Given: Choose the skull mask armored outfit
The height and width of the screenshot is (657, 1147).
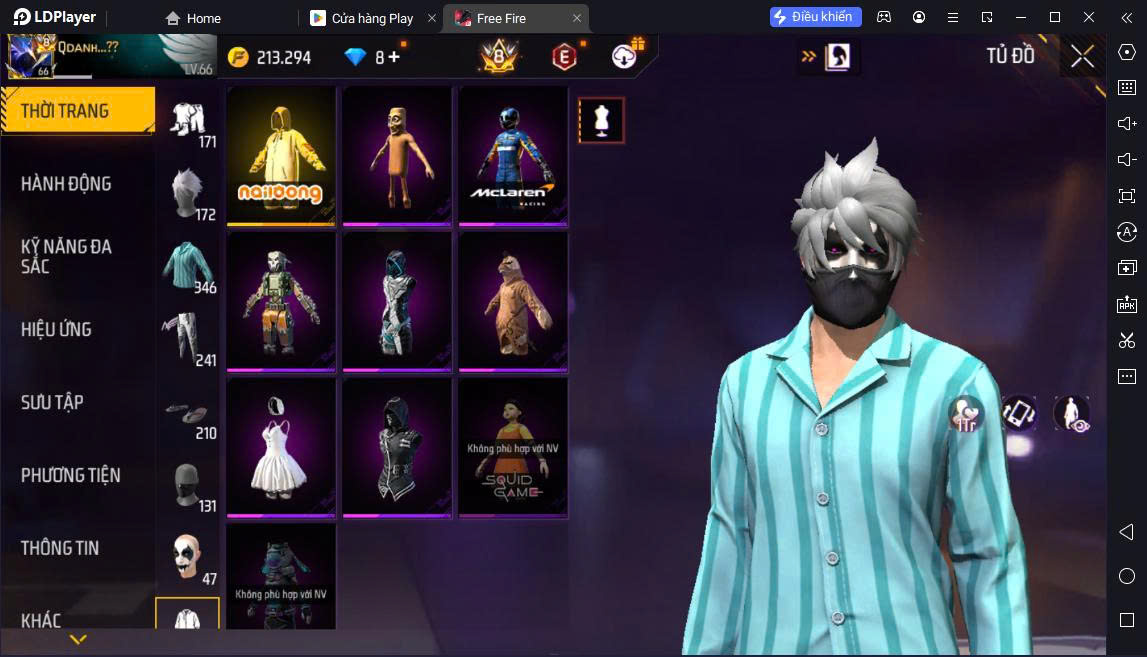Looking at the screenshot, I should pyautogui.click(x=281, y=301).
